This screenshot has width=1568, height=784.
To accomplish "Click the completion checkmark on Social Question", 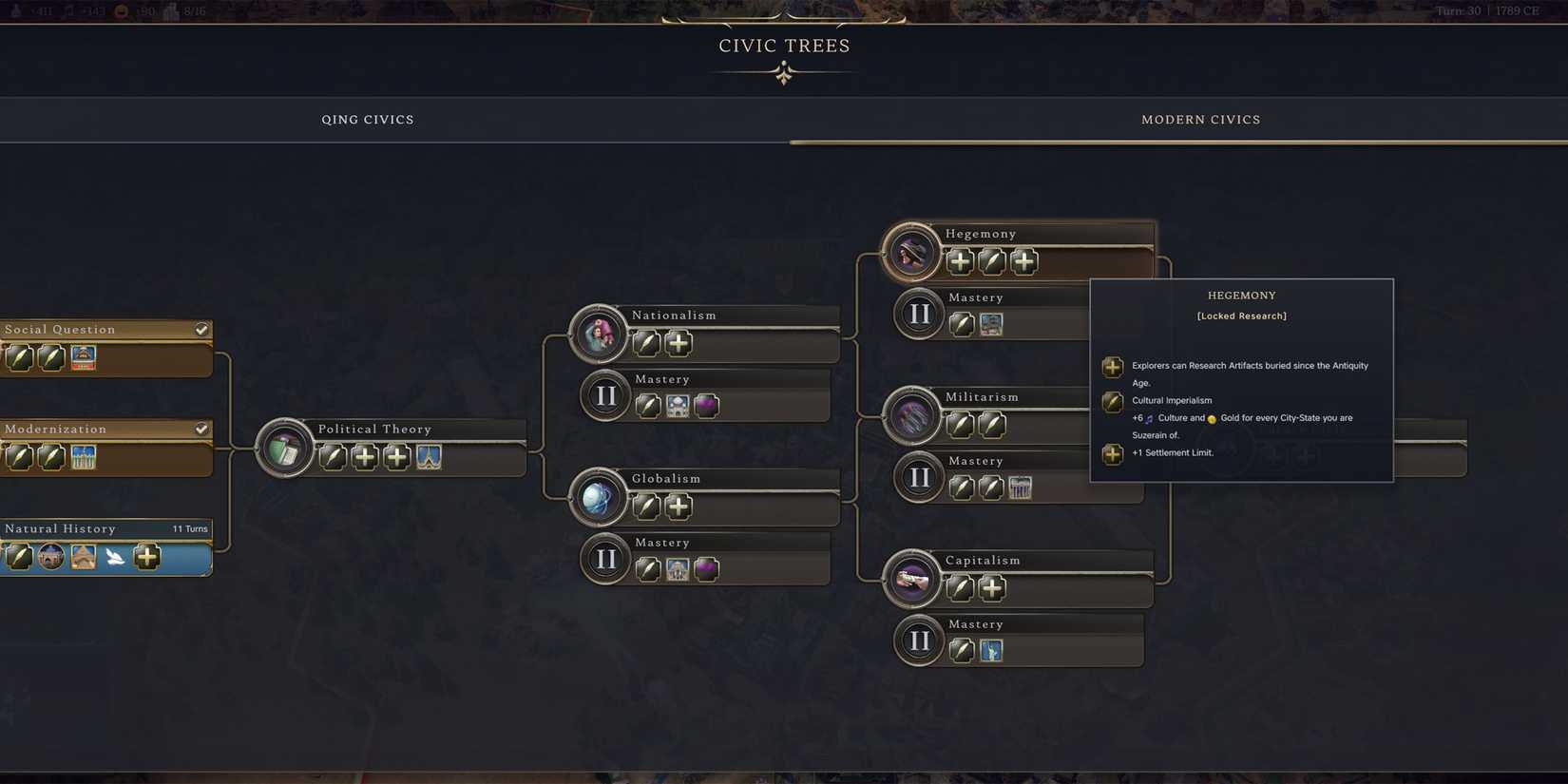I will 201,329.
